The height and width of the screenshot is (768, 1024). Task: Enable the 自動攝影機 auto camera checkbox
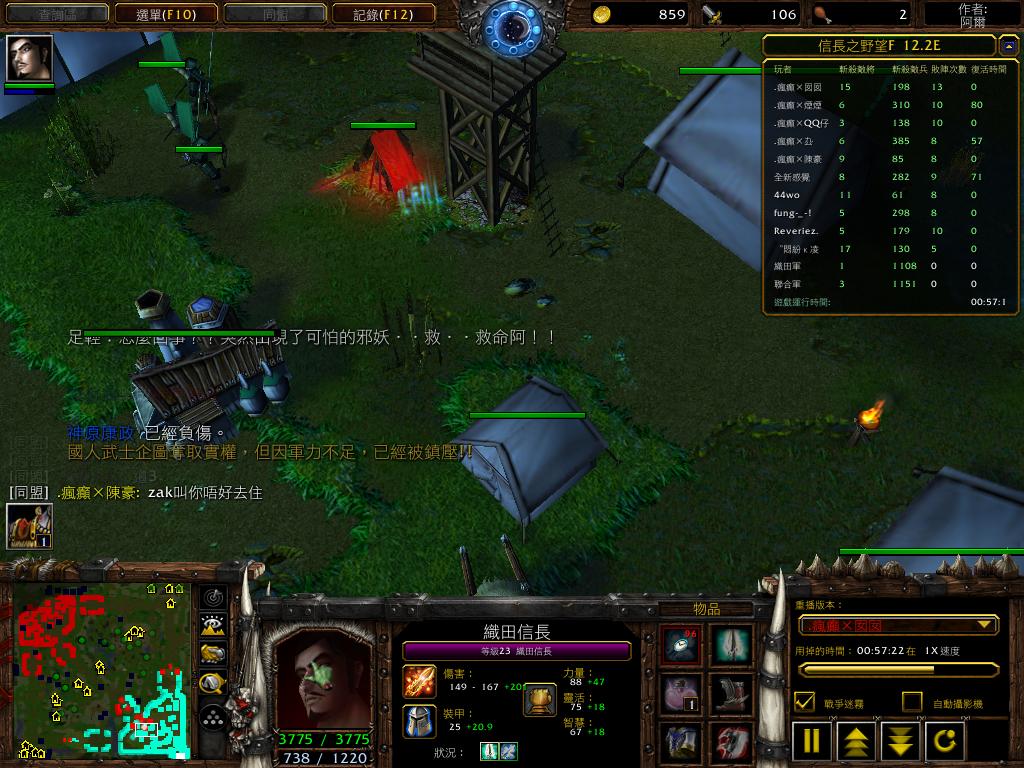(x=911, y=702)
